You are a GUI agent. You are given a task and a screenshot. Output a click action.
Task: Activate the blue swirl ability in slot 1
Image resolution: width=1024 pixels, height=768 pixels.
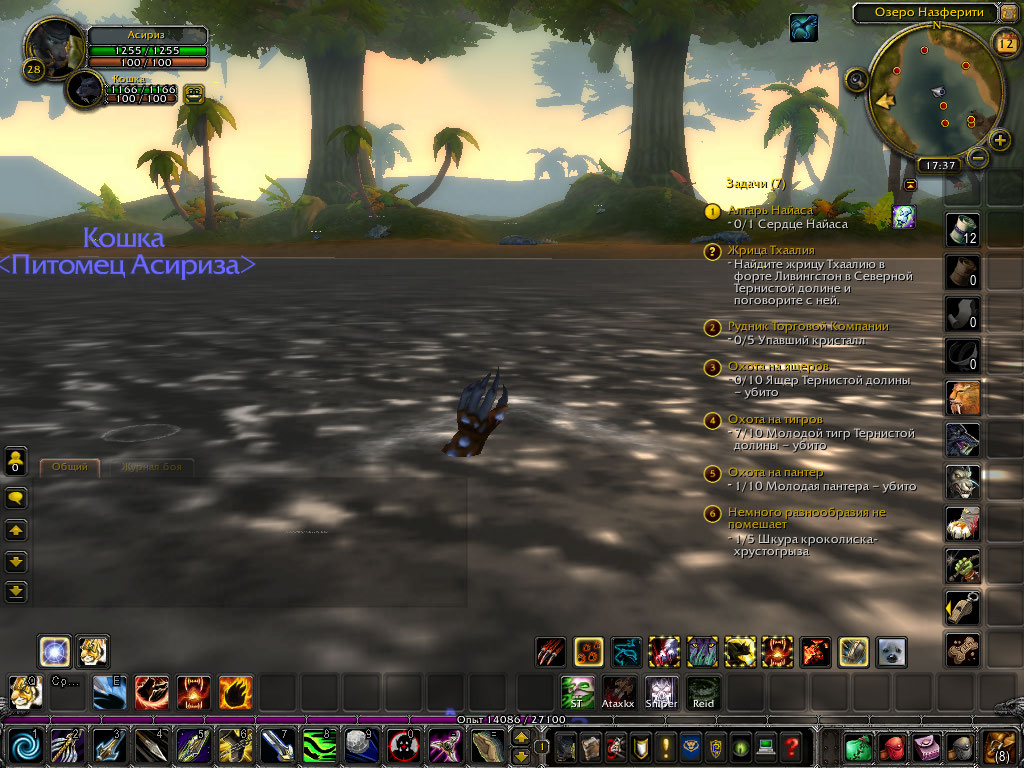point(25,746)
